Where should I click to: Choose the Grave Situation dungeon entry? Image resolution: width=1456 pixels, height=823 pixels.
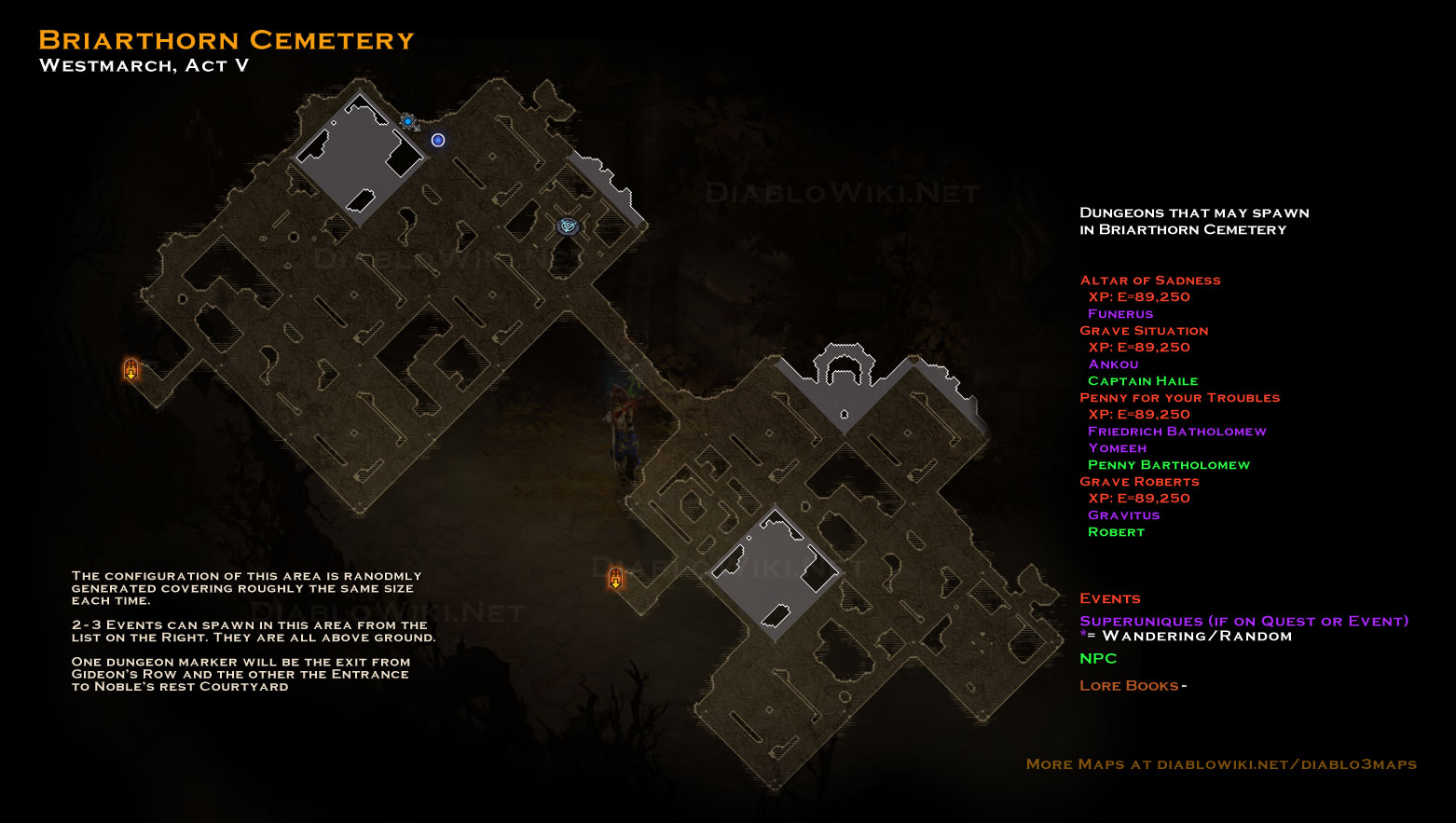pos(1144,330)
